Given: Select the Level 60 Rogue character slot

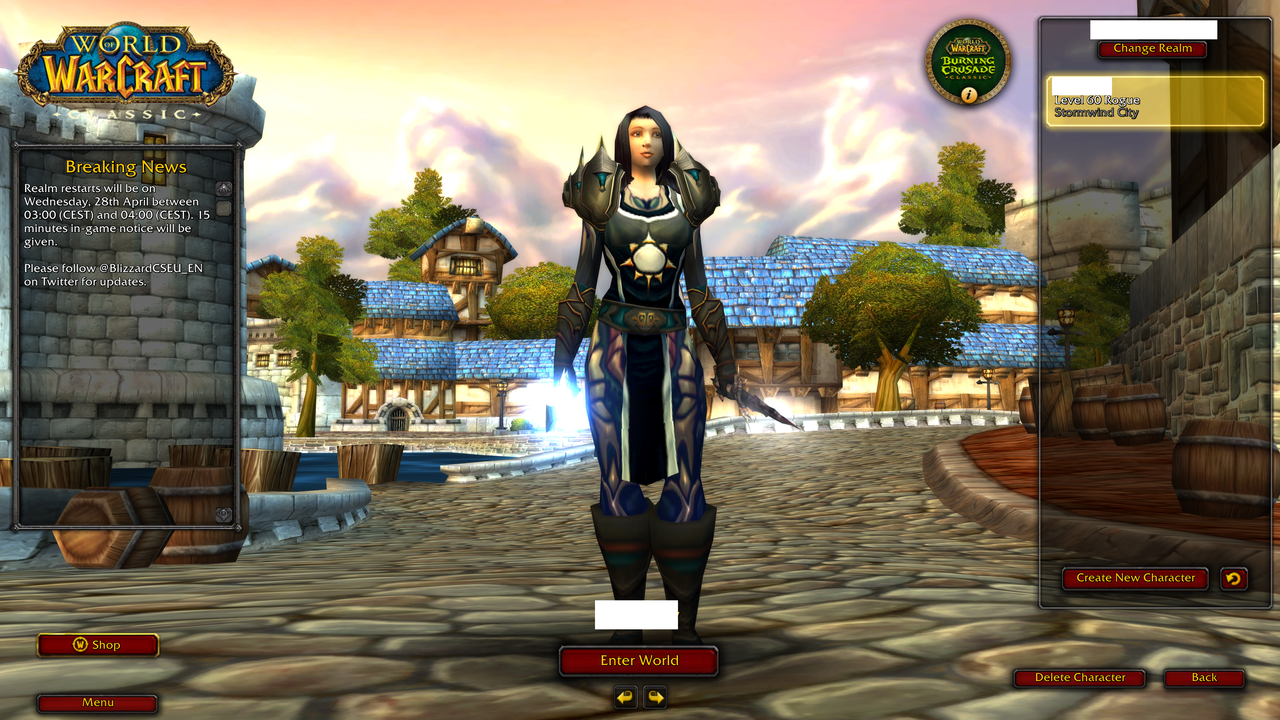Looking at the screenshot, I should 1155,100.
